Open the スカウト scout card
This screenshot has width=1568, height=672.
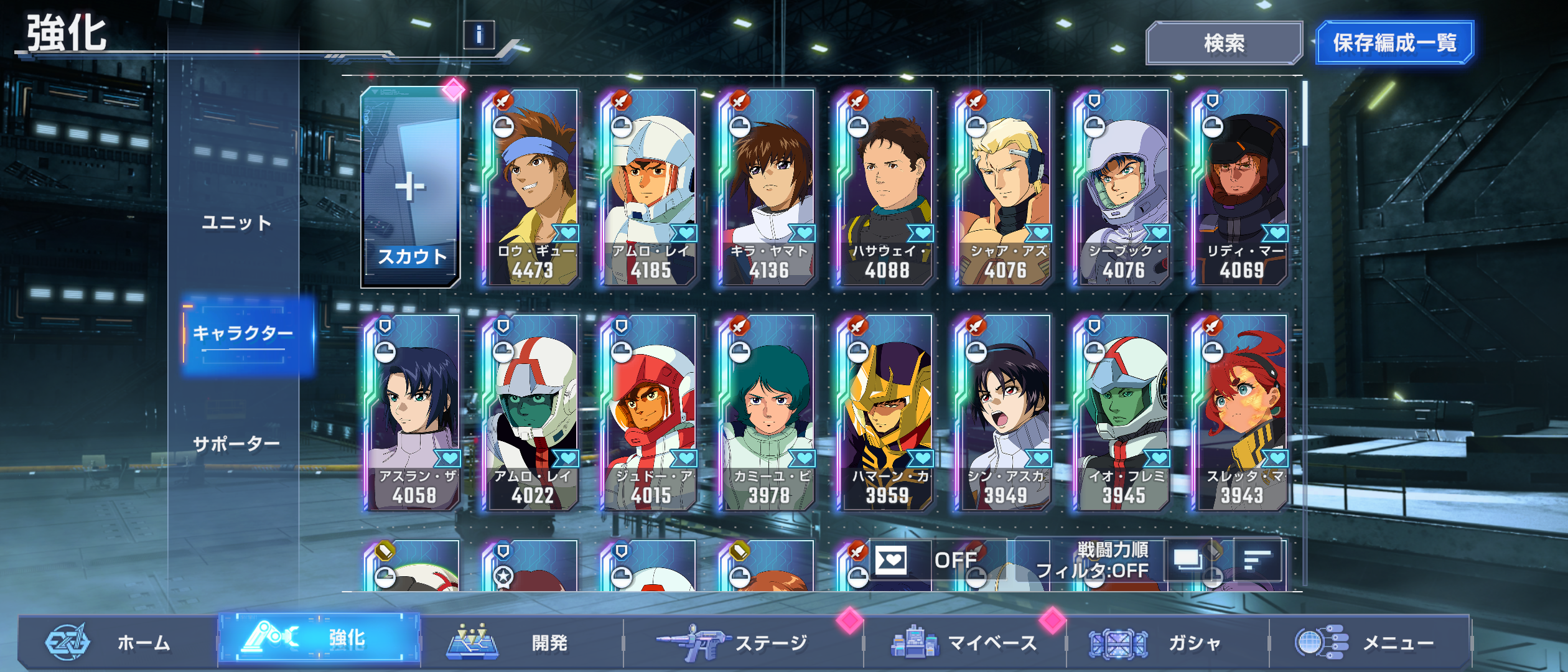pyautogui.click(x=410, y=187)
